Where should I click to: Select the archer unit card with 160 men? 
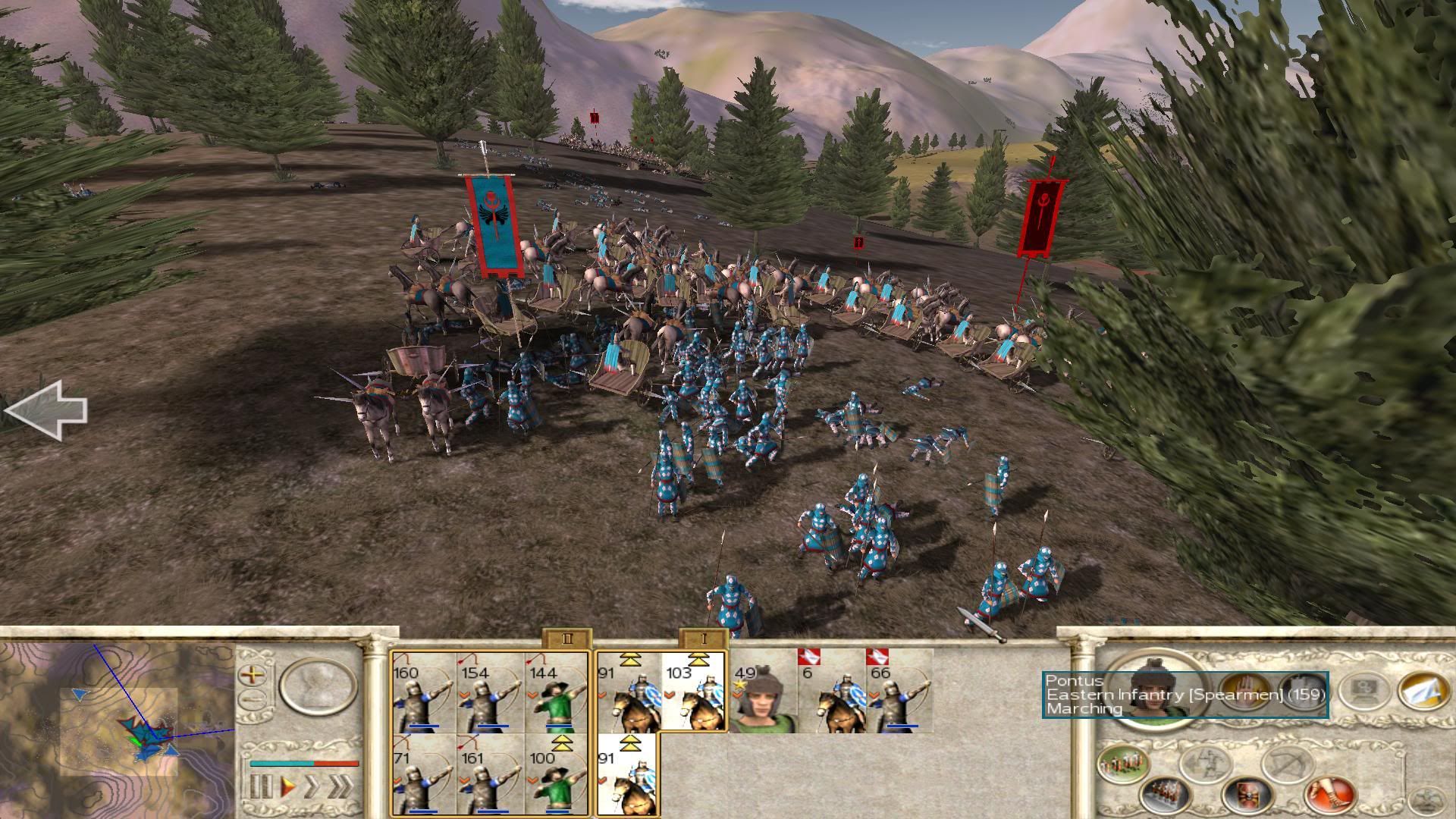point(423,694)
